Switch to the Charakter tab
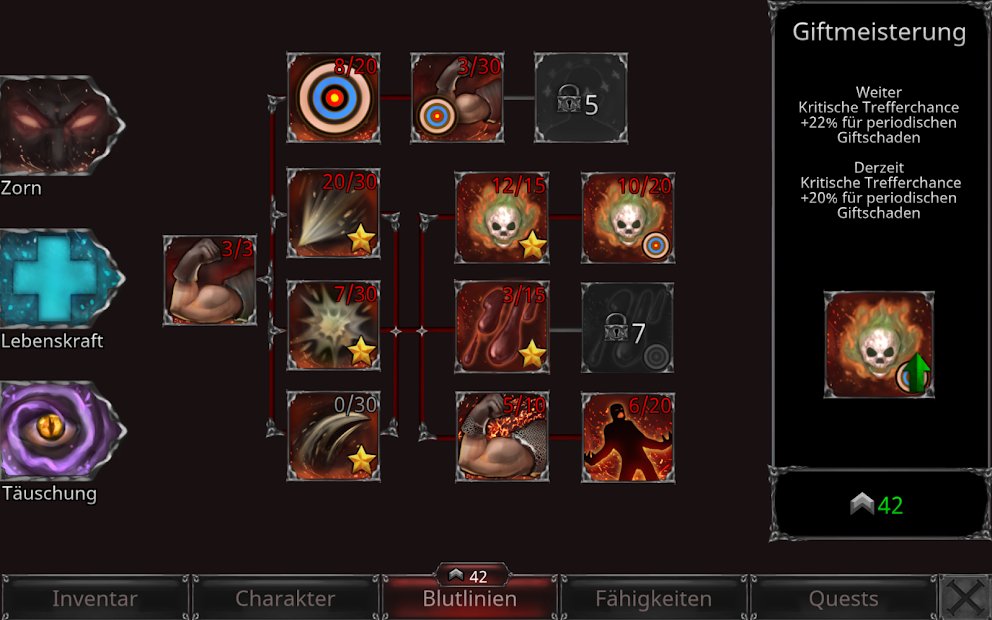This screenshot has height=620, width=992. click(285, 599)
